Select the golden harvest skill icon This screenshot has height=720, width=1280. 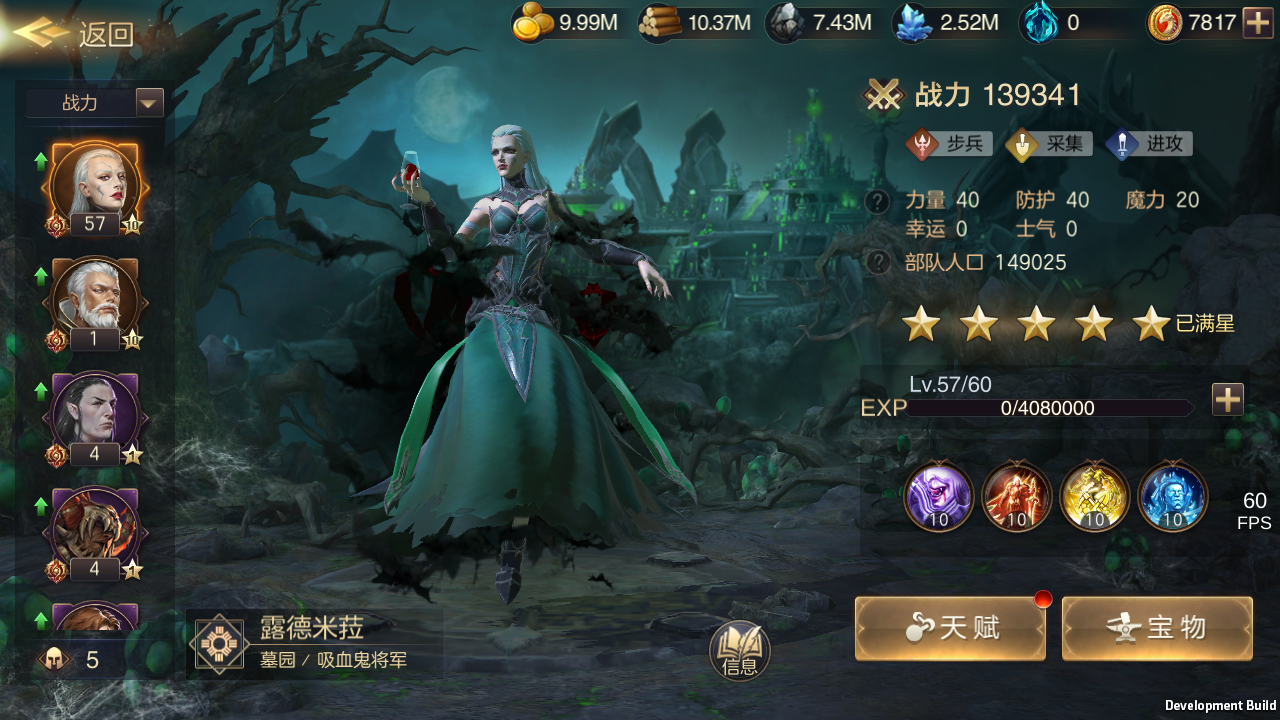(x=1094, y=497)
